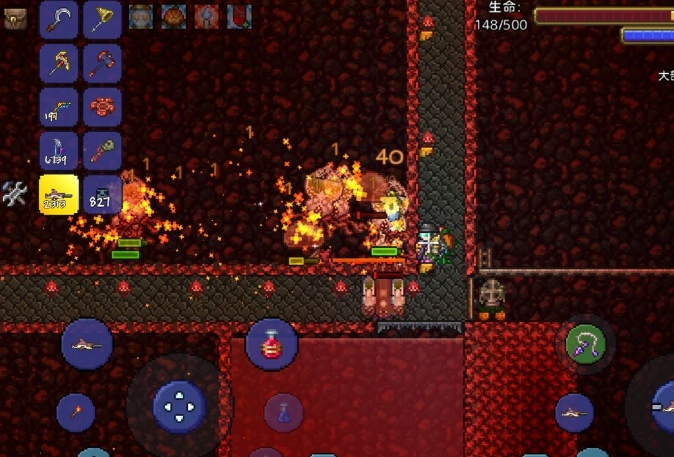674x457 pixels.
Task: Use the blue mana potion quick button
Action: (x=284, y=411)
